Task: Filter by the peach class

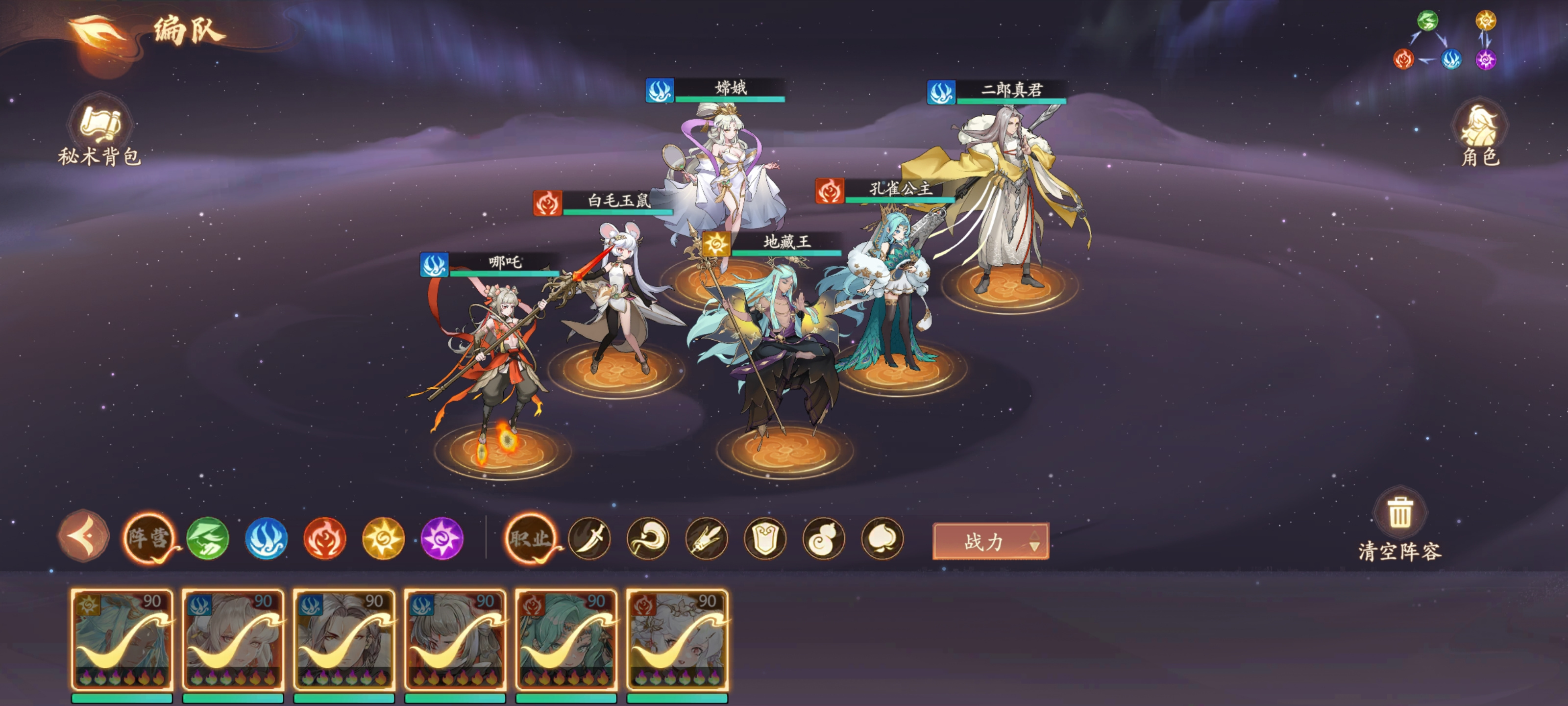Action: [x=882, y=538]
